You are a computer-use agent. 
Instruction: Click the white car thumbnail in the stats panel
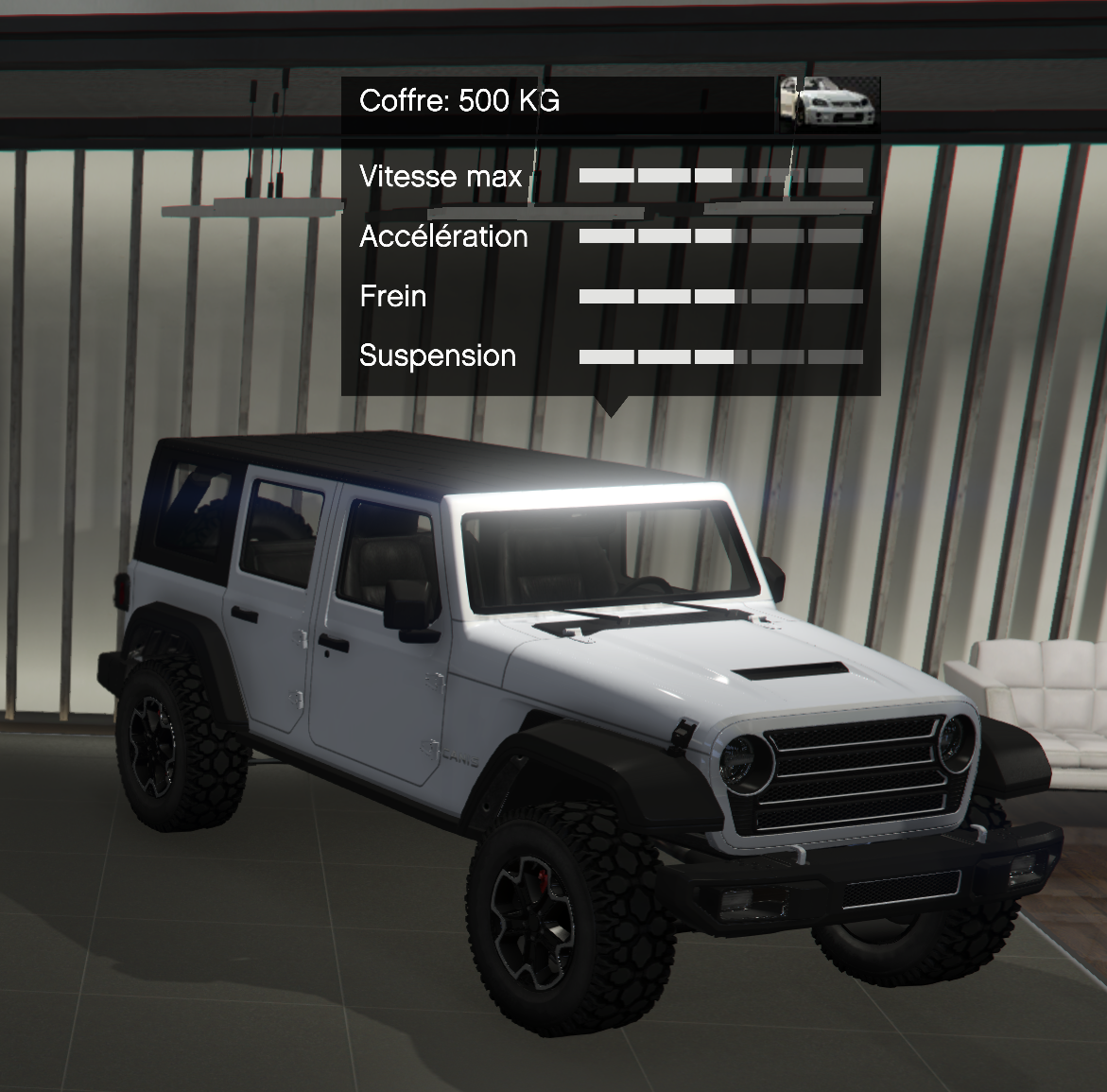point(829,102)
